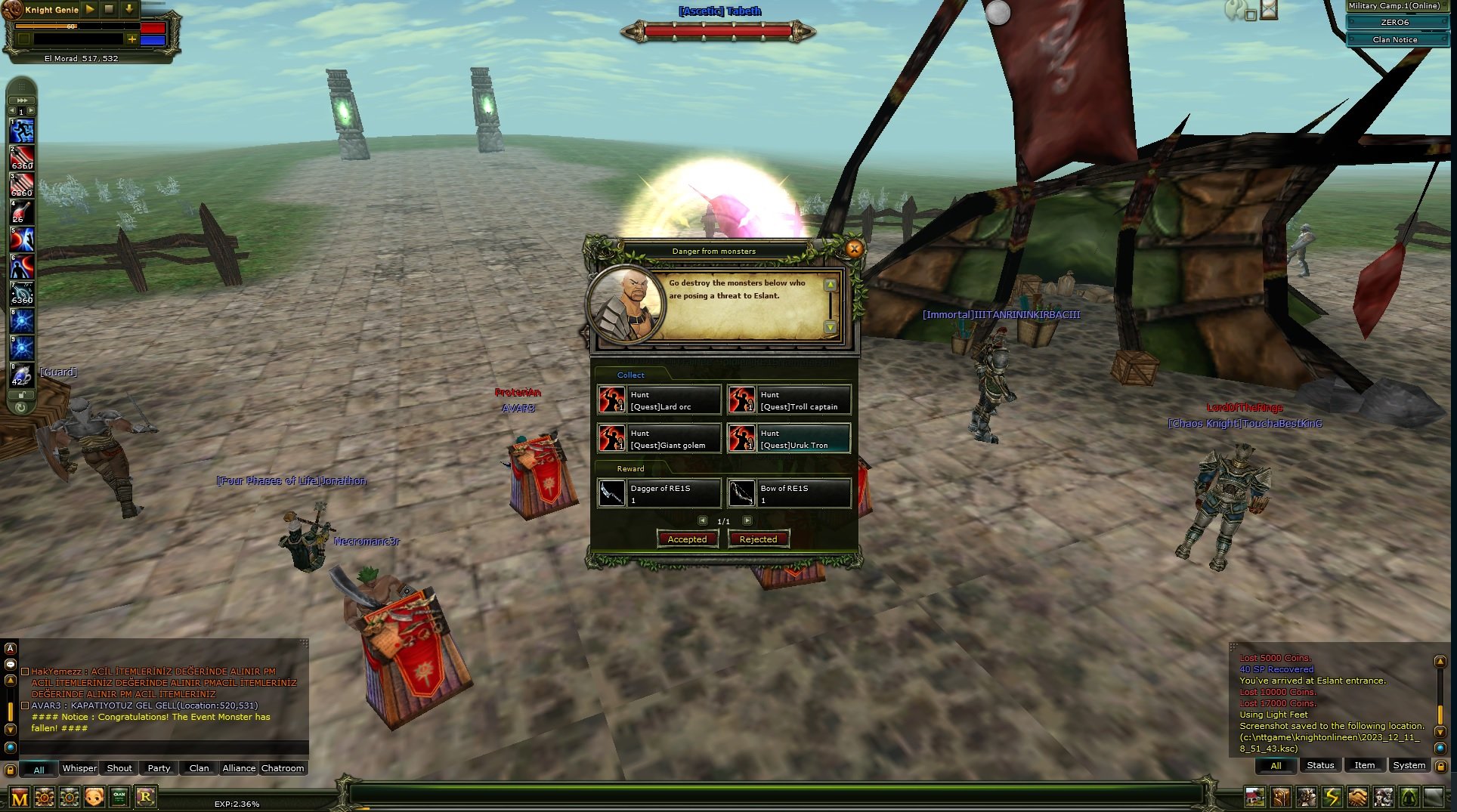Image resolution: width=1457 pixels, height=812 pixels.
Task: Open the Clan board icon
Action: tap(119, 797)
